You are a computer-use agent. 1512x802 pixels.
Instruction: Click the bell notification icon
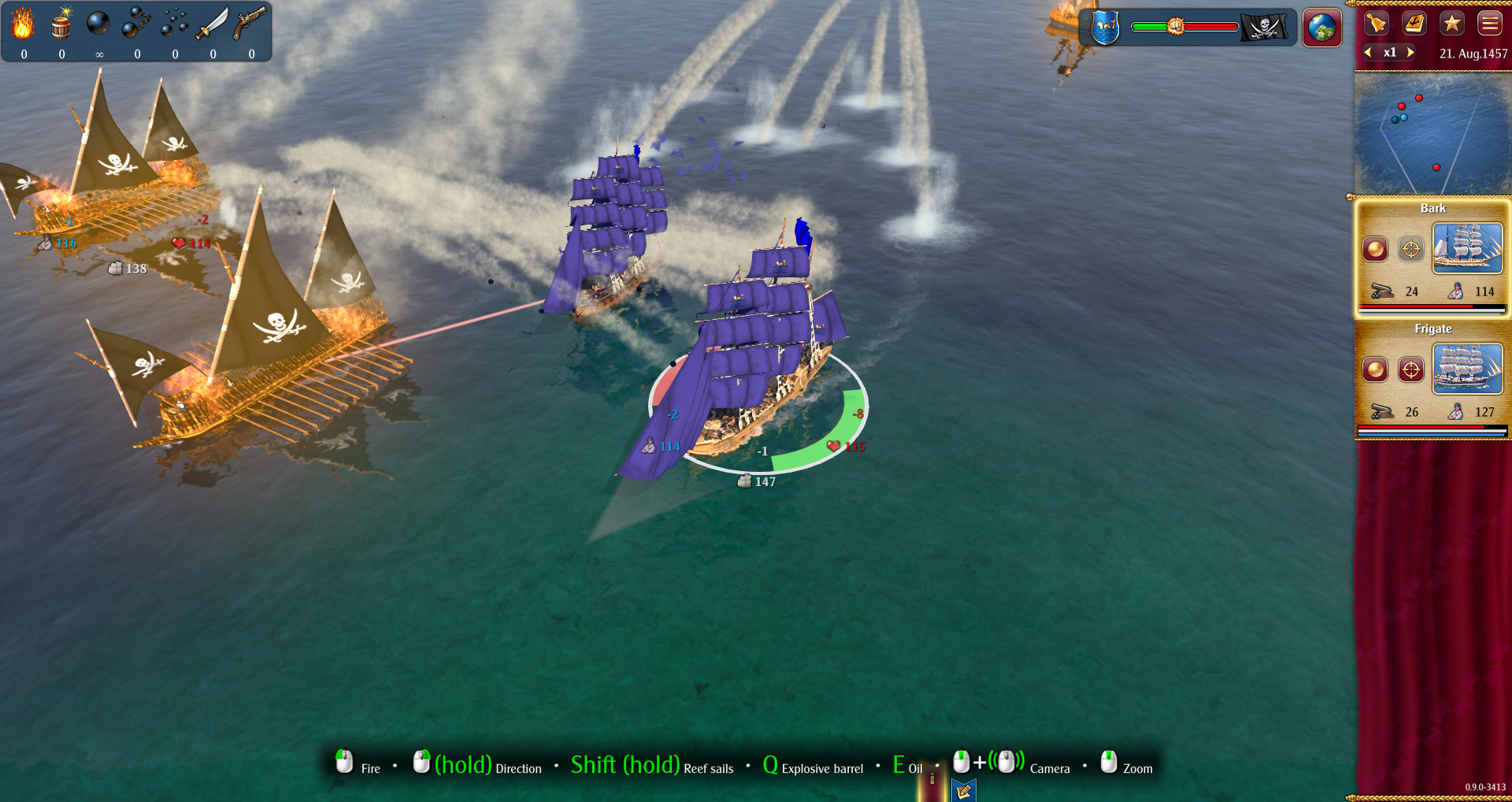click(x=1376, y=23)
